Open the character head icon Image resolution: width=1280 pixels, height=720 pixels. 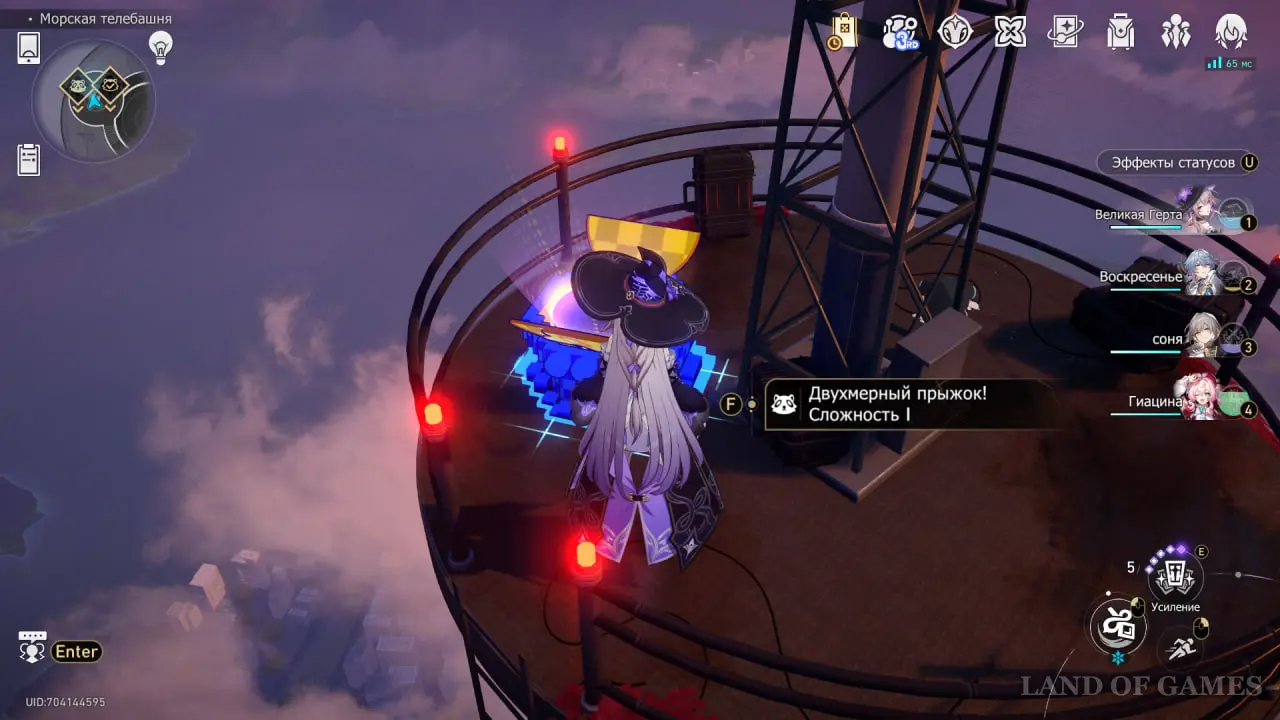[1230, 32]
